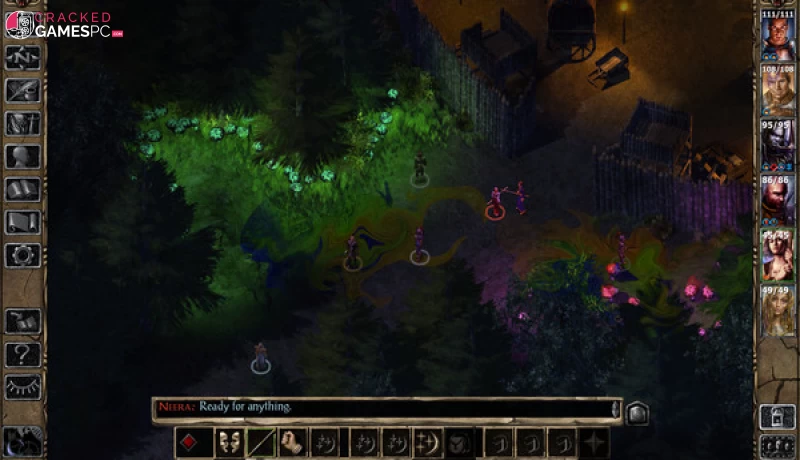Open the journal quill icon
Viewport: 800px width, 460px height.
click(x=22, y=91)
